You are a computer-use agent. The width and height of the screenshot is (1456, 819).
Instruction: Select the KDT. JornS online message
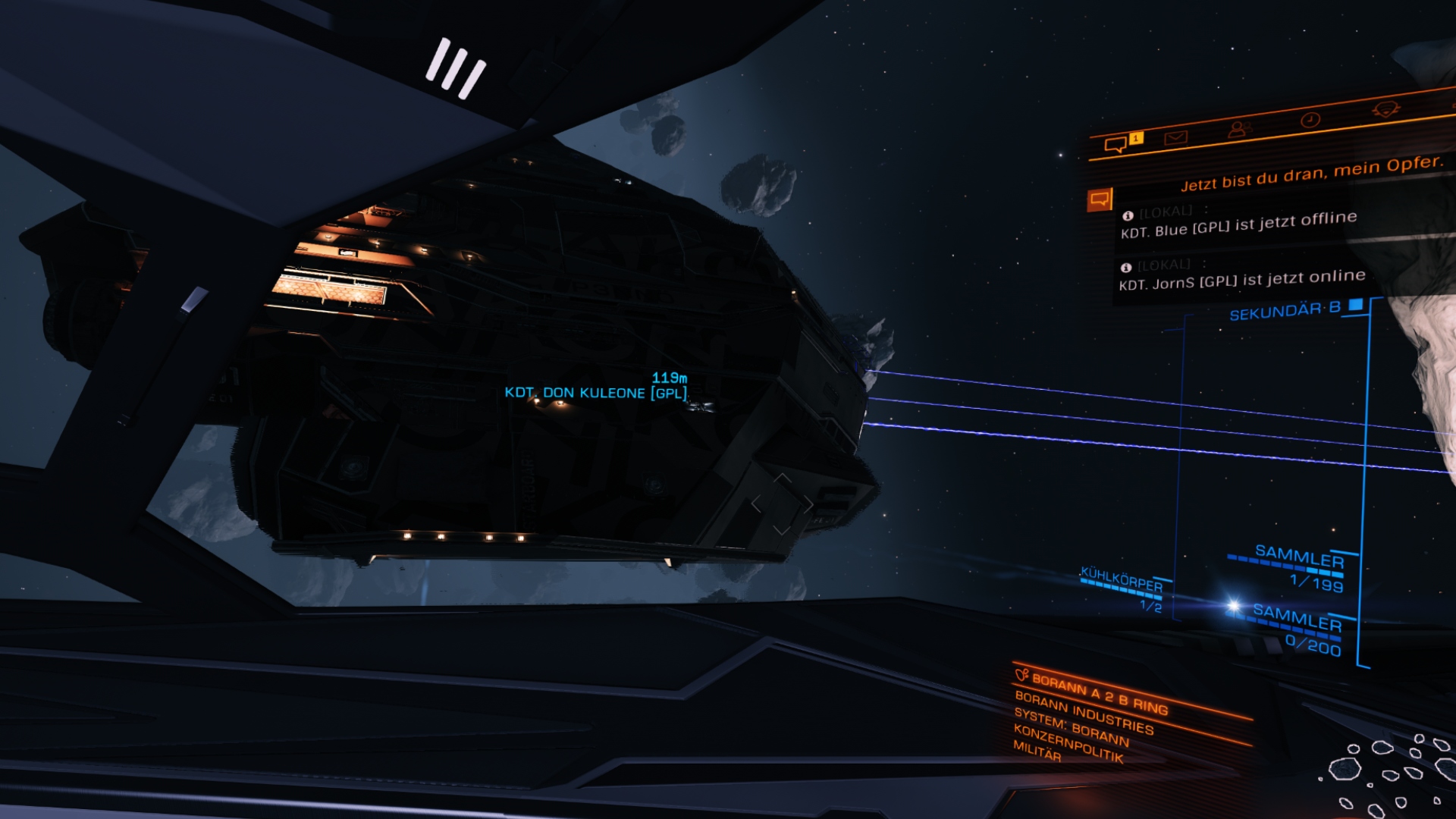click(x=1241, y=278)
